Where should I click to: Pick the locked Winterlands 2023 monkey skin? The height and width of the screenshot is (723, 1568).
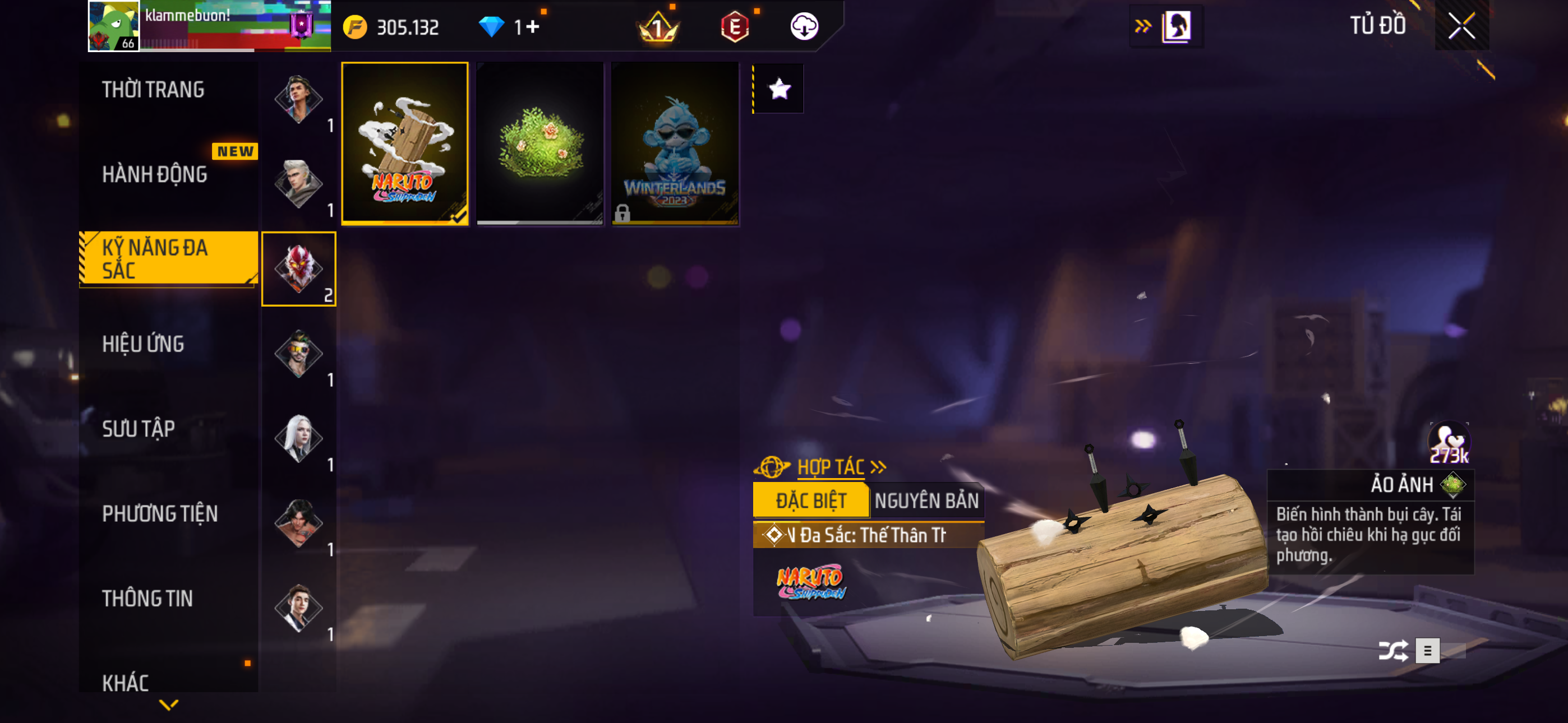[x=675, y=143]
